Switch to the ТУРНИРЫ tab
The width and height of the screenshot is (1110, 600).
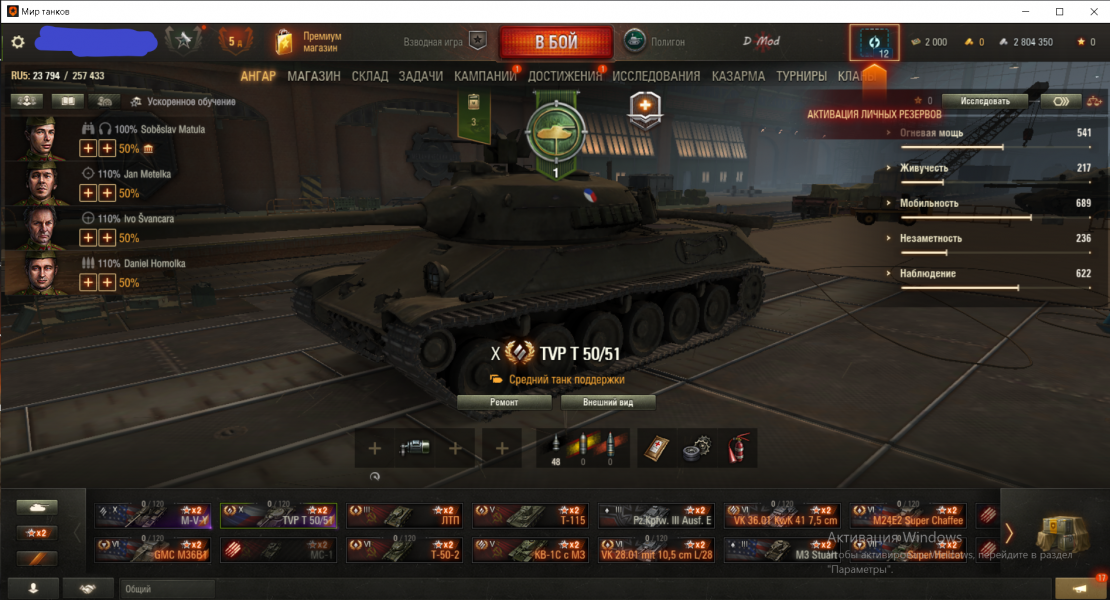[x=801, y=76]
